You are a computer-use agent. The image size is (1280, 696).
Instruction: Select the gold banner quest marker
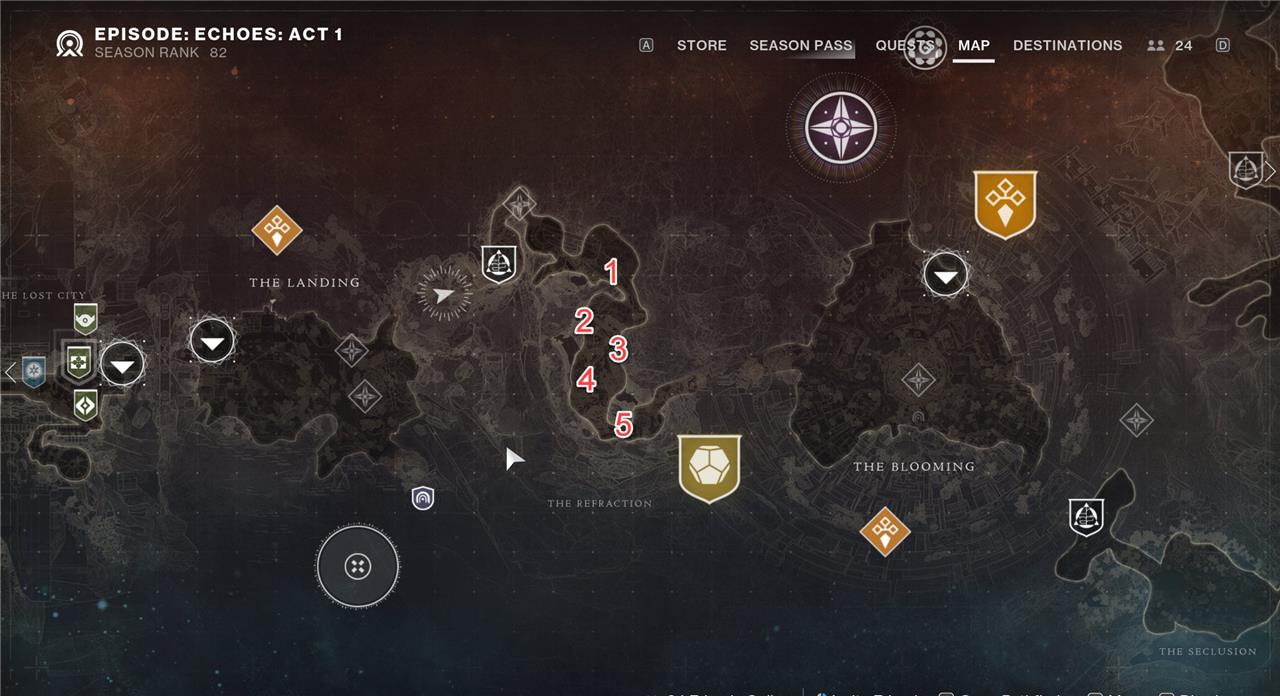click(1004, 204)
